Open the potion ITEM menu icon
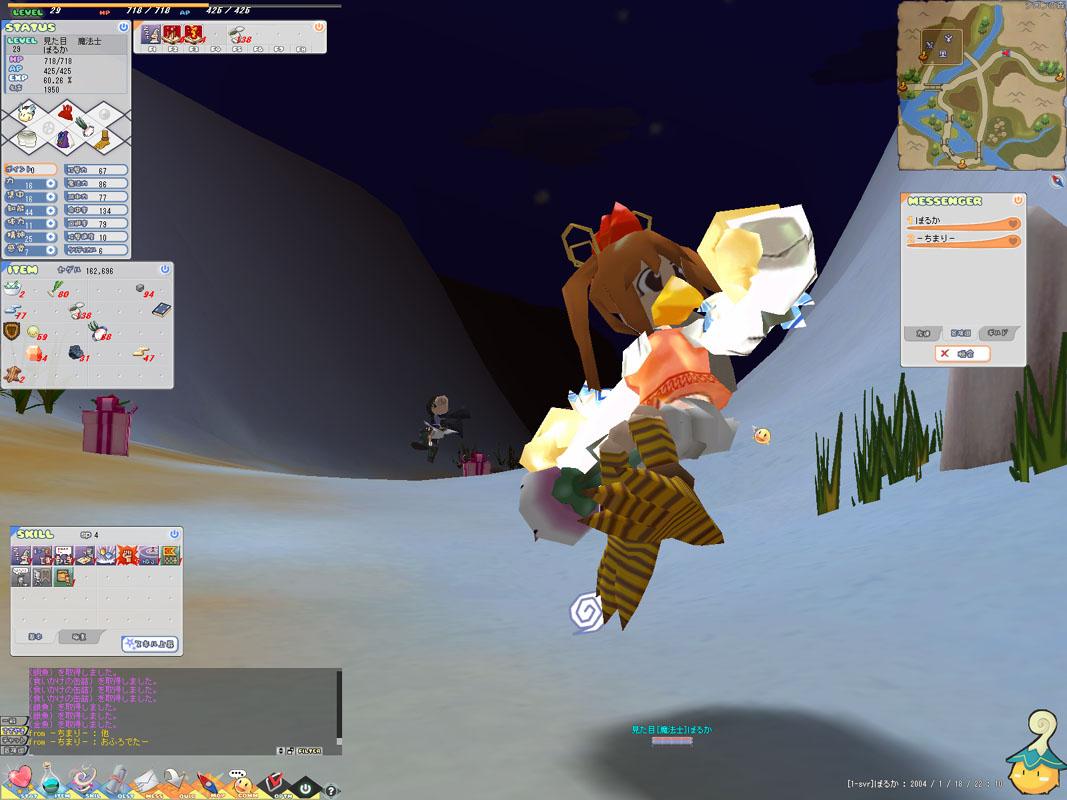 53,779
